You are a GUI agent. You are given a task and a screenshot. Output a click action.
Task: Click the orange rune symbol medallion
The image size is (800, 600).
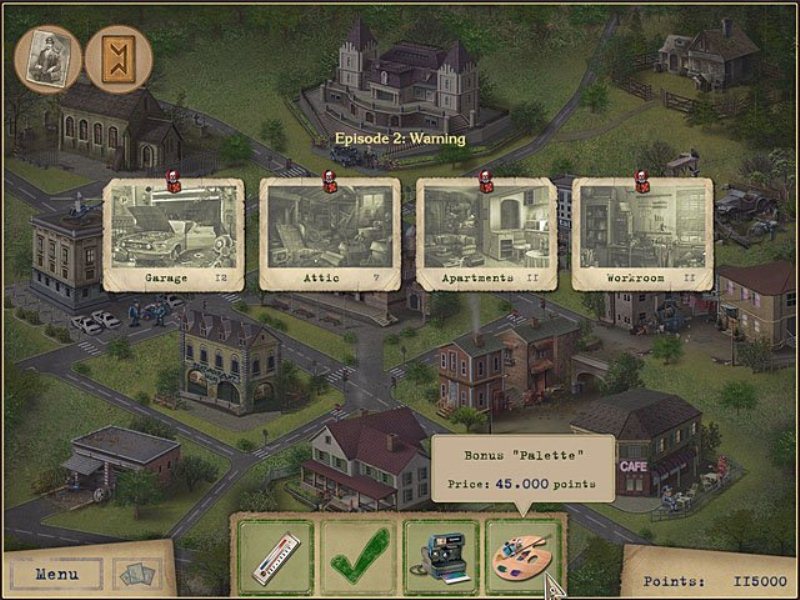click(x=118, y=59)
